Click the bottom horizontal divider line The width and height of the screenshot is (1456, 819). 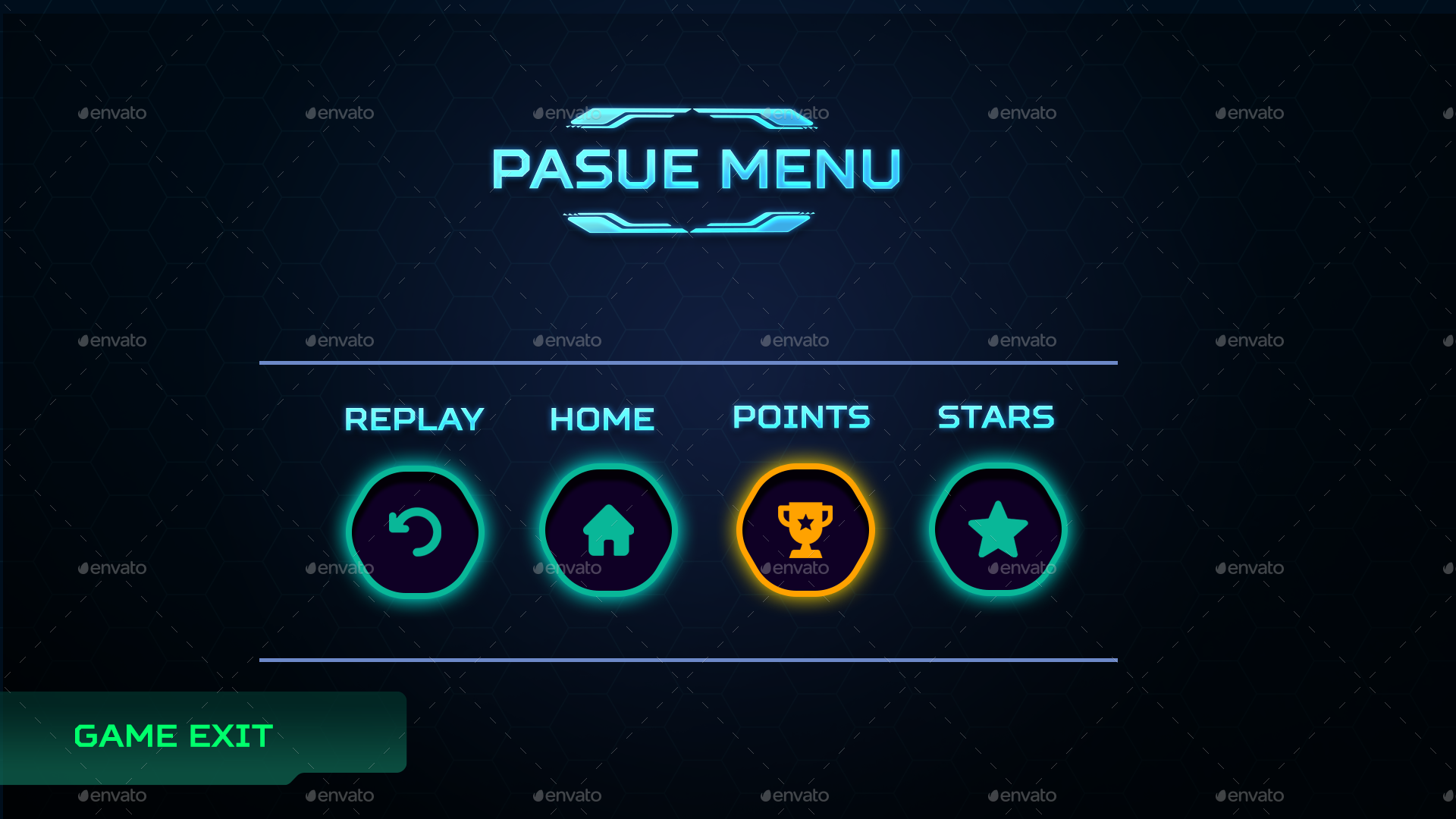(x=689, y=658)
